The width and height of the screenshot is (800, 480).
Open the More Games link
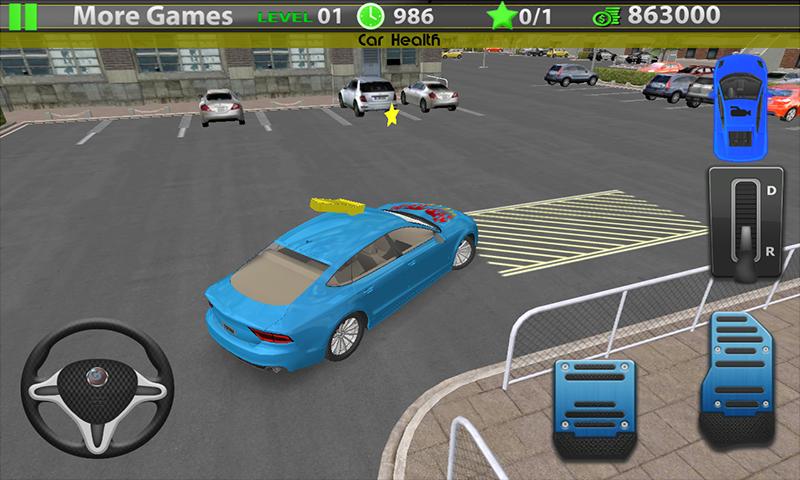pyautogui.click(x=153, y=16)
